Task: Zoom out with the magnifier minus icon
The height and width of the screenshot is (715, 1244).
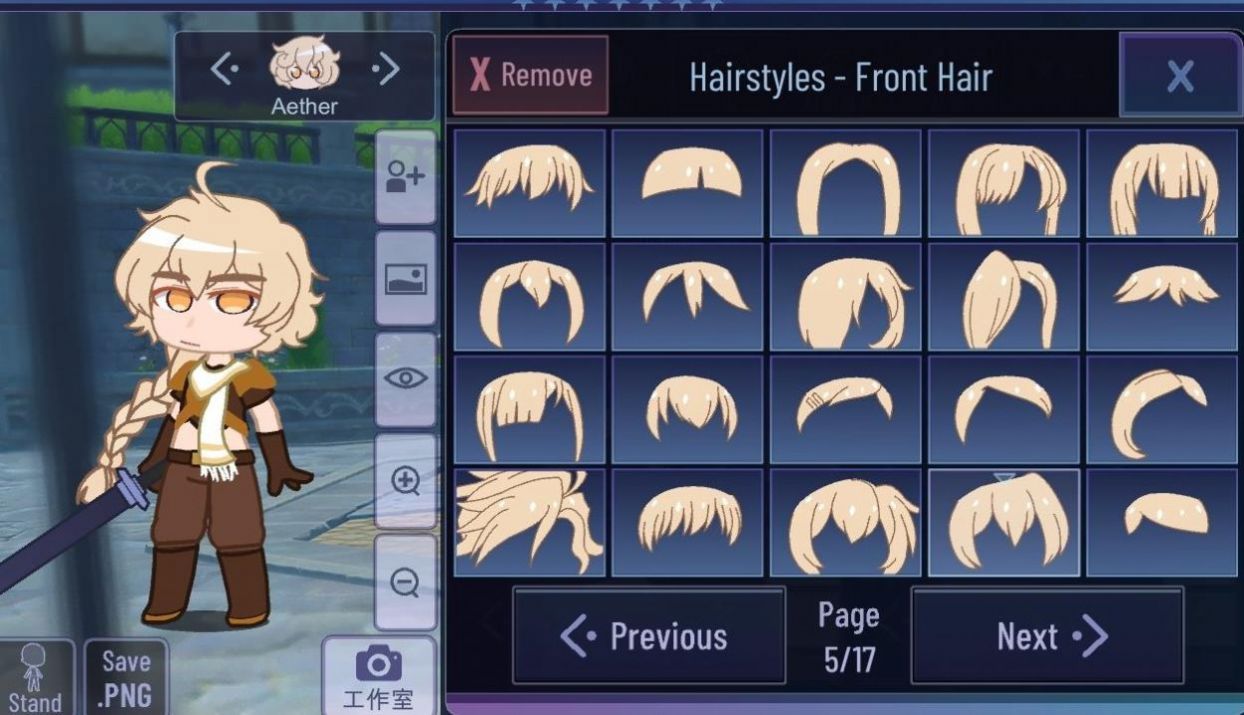Action: (405, 582)
